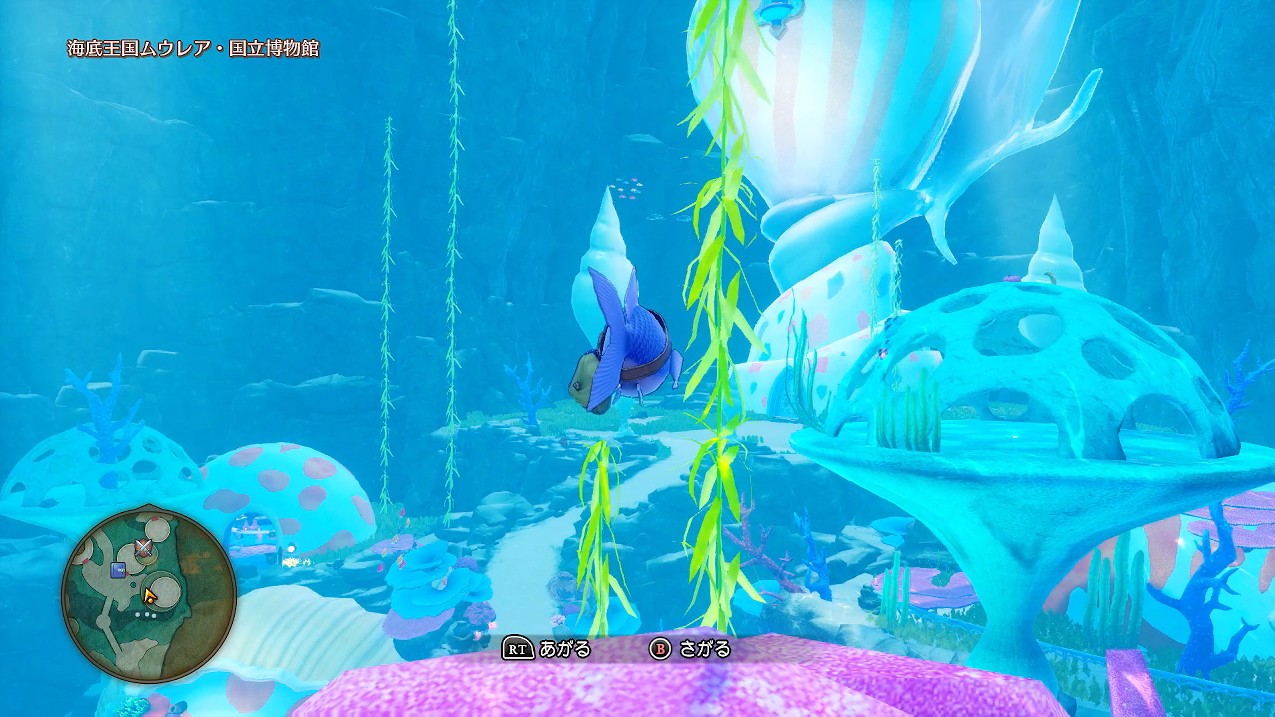The height and width of the screenshot is (717, 1275).
Task: Open the circular minimap
Action: coord(148,594)
